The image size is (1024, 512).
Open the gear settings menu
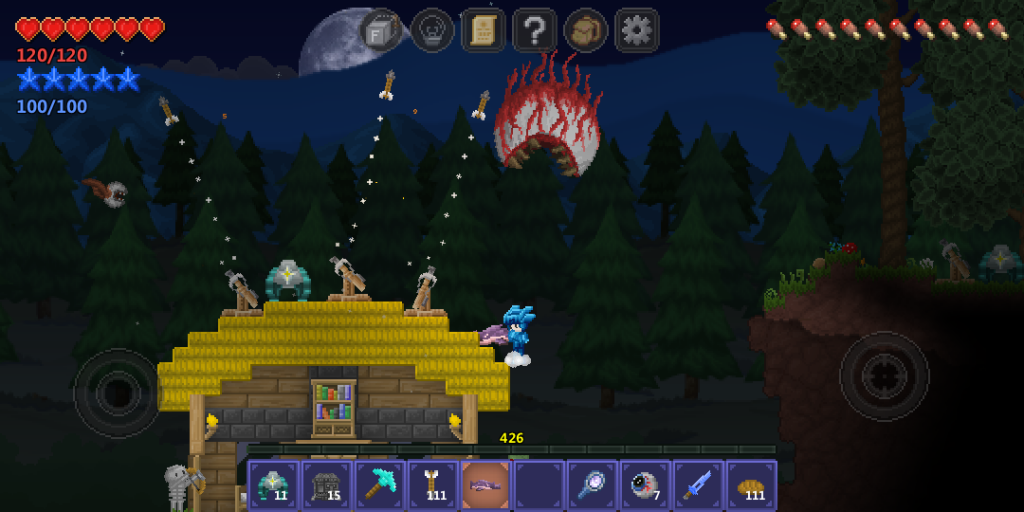click(636, 30)
